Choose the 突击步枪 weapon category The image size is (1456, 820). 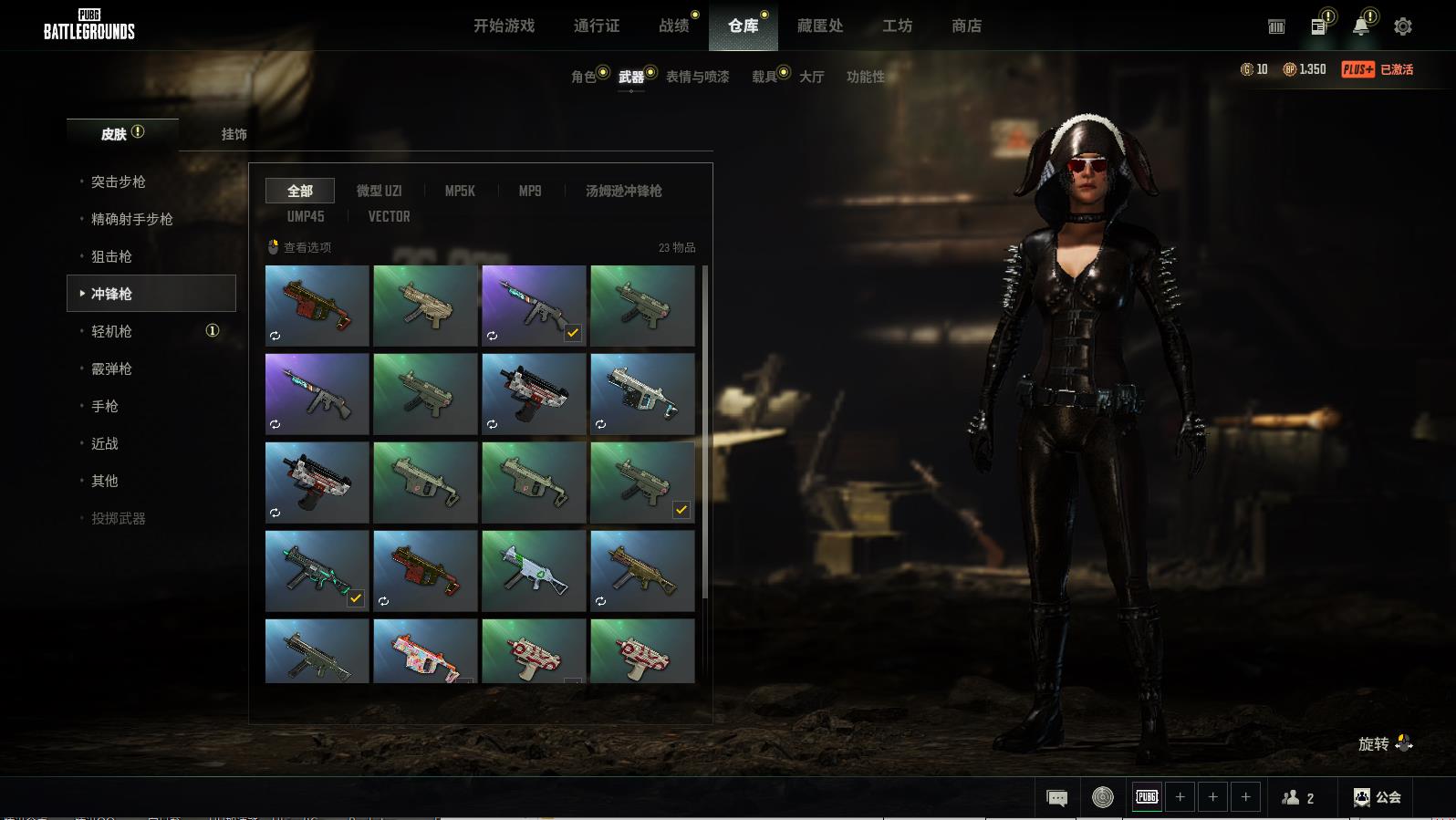(119, 182)
